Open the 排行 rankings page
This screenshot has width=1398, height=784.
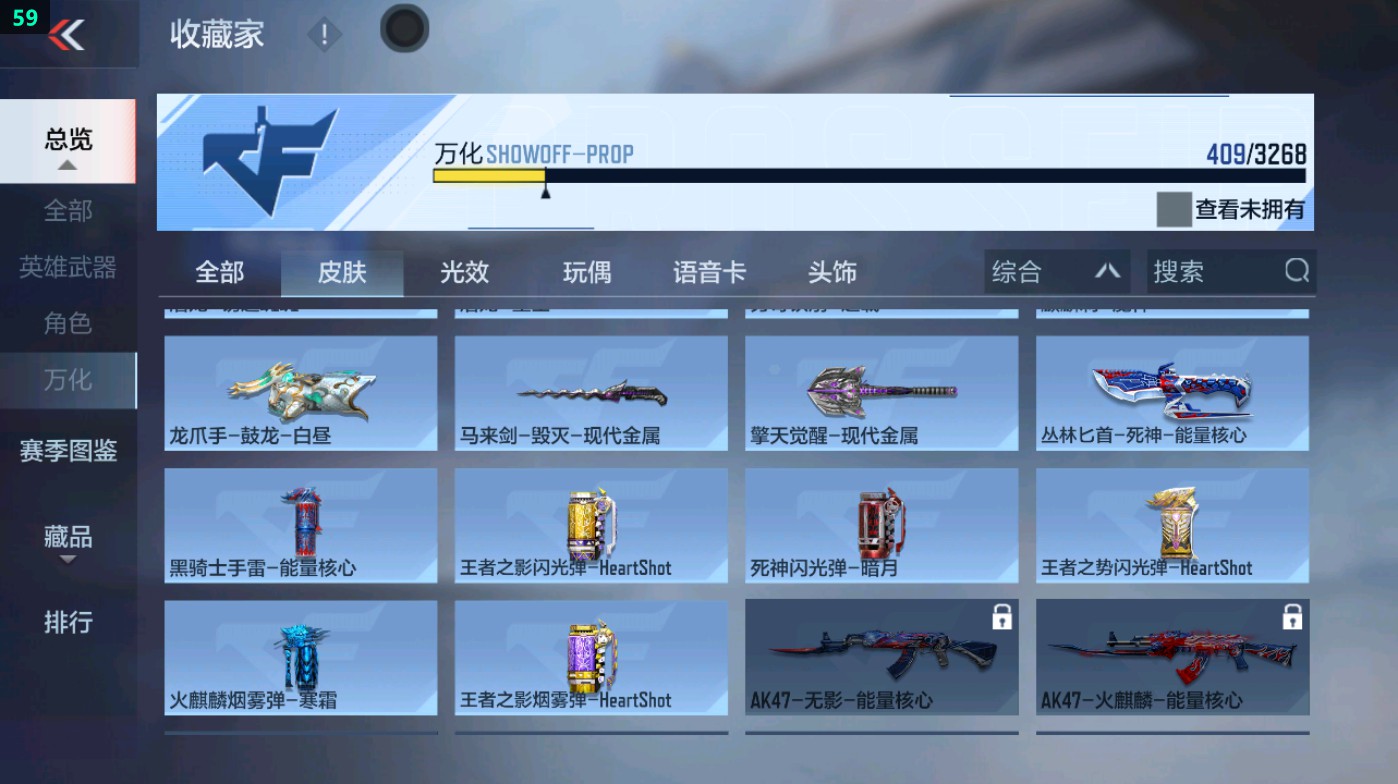(67, 623)
